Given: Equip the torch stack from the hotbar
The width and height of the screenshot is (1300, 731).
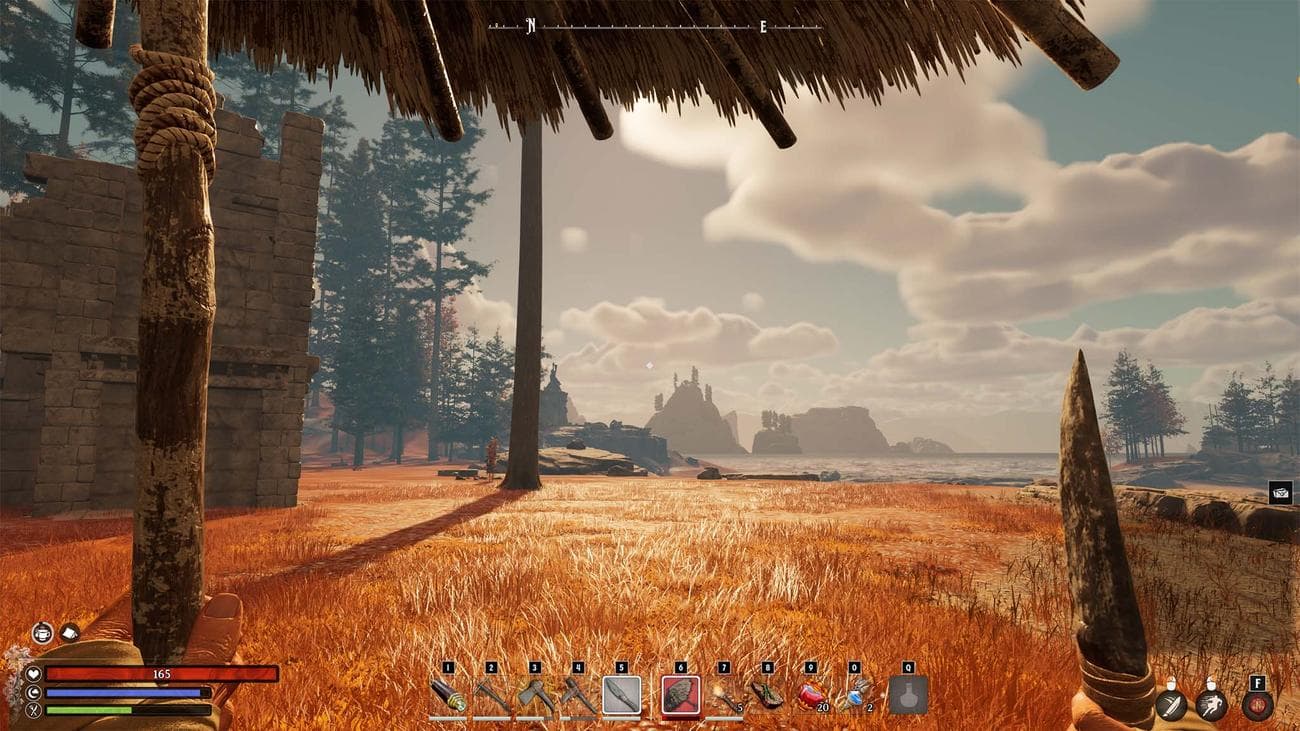Looking at the screenshot, I should tap(724, 695).
